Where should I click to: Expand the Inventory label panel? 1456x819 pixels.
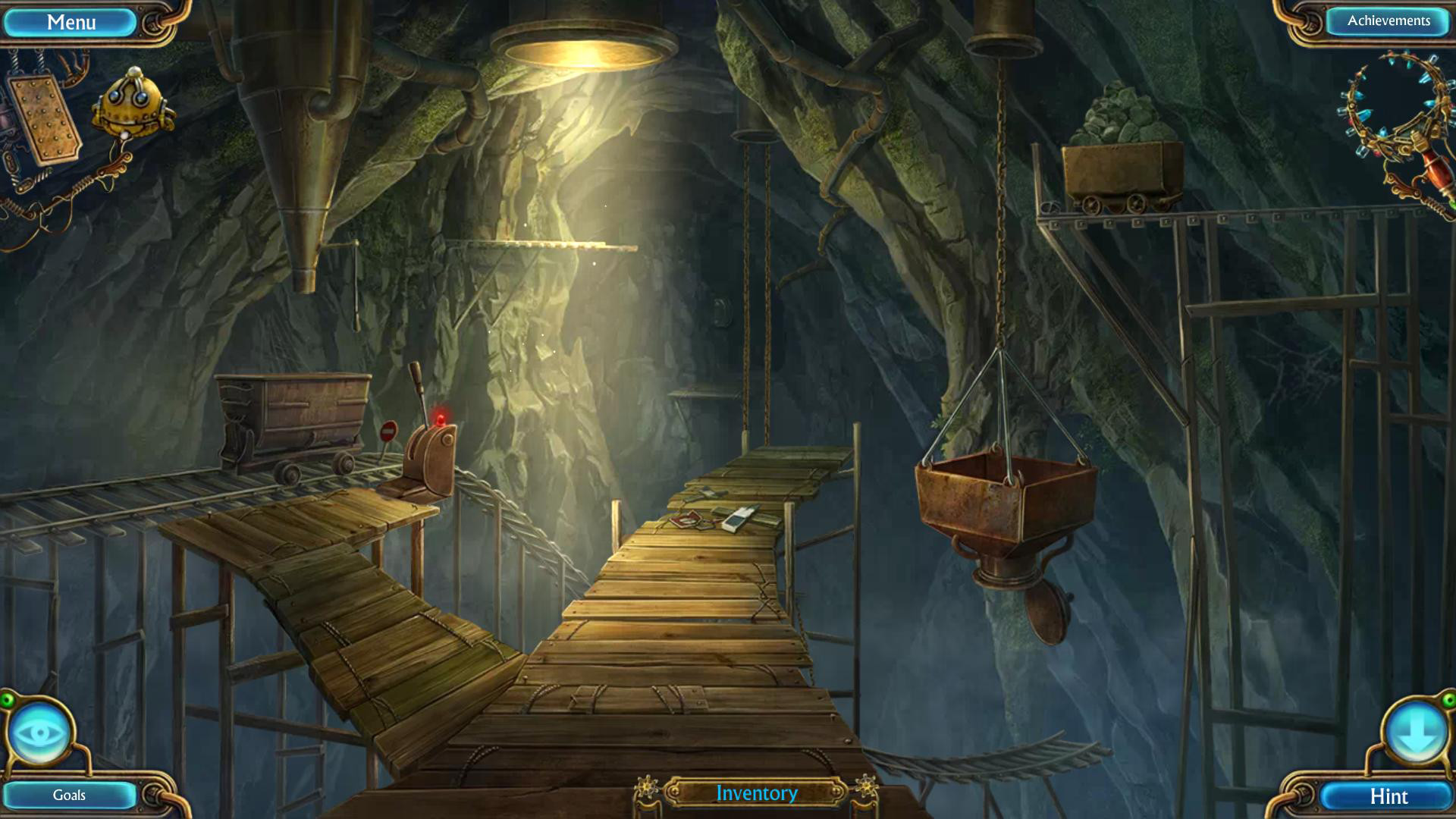(755, 792)
